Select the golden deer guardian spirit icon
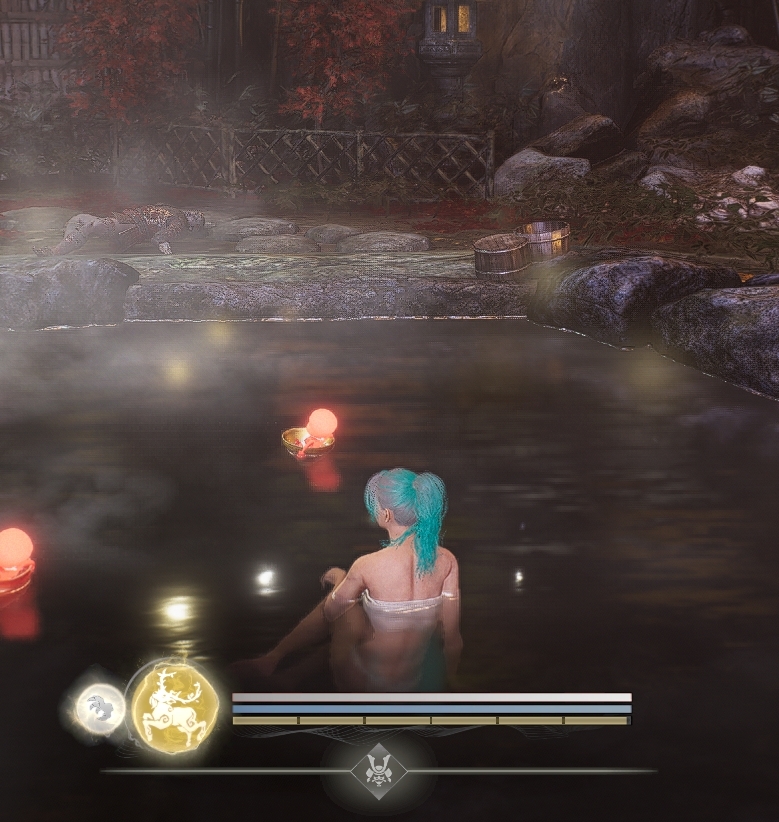Image resolution: width=779 pixels, height=822 pixels. tap(175, 707)
